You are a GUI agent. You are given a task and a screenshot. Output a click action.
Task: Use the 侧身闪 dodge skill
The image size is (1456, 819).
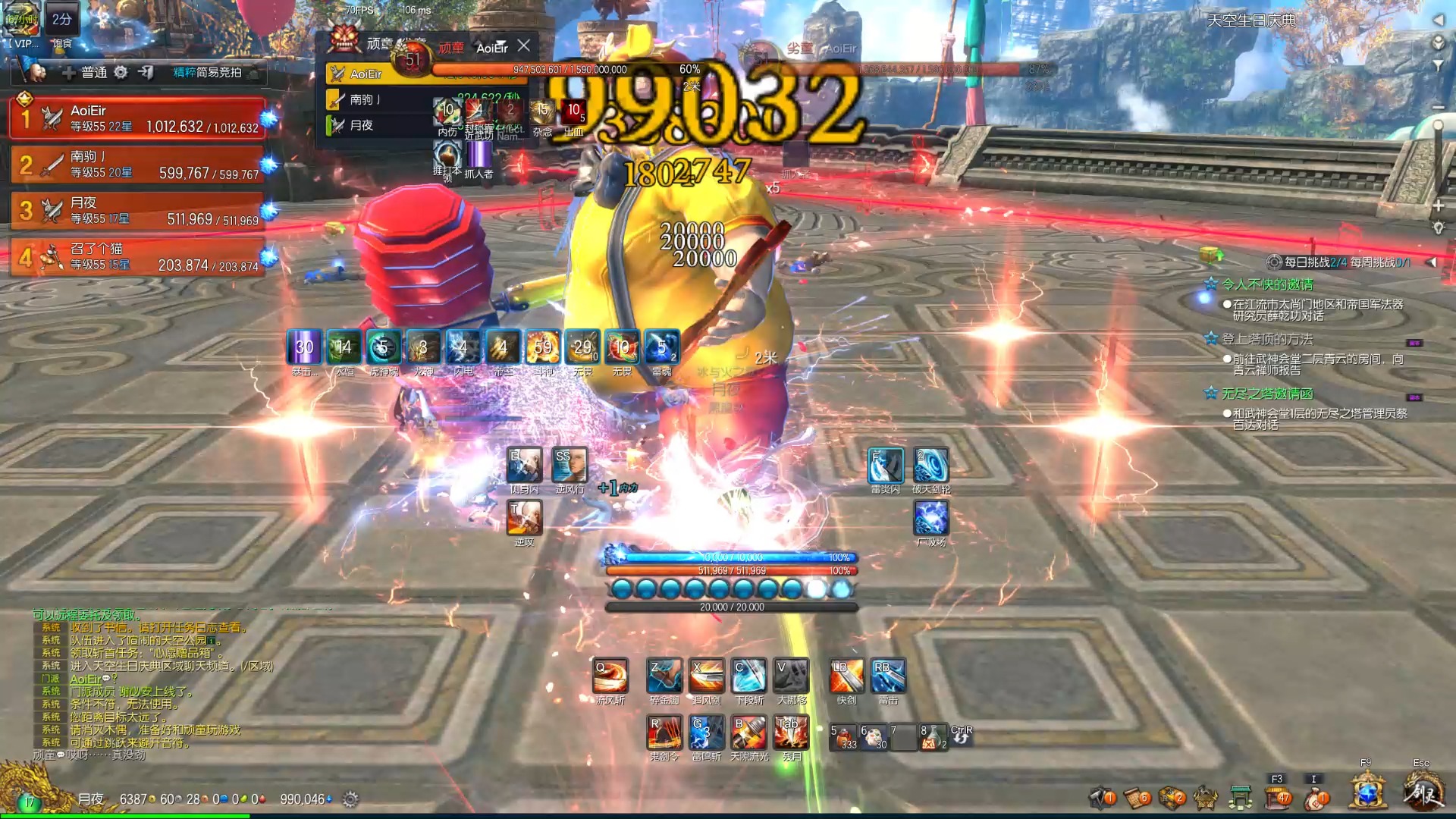coord(524,465)
